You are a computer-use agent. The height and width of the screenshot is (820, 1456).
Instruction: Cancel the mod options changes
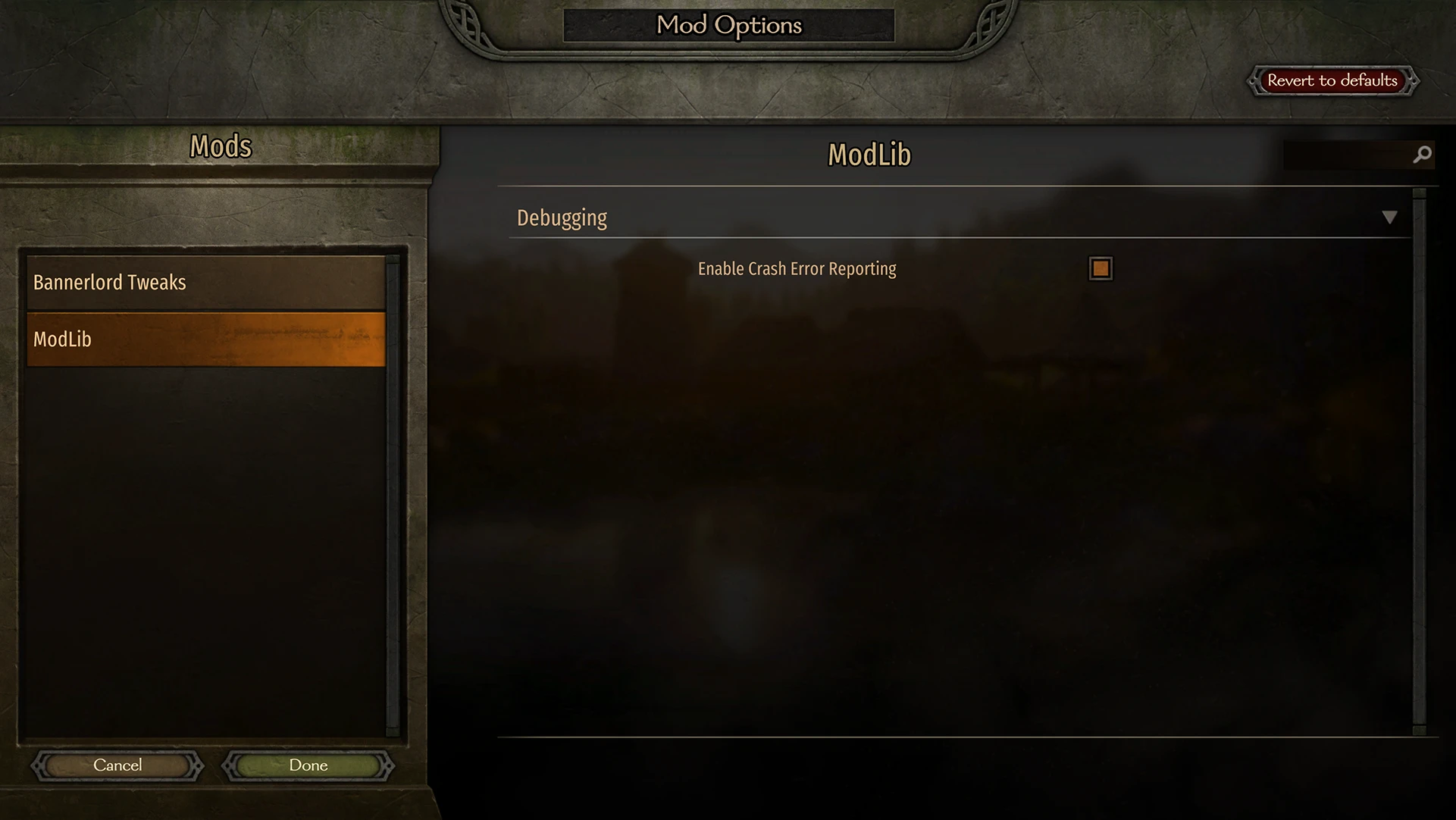click(x=117, y=765)
